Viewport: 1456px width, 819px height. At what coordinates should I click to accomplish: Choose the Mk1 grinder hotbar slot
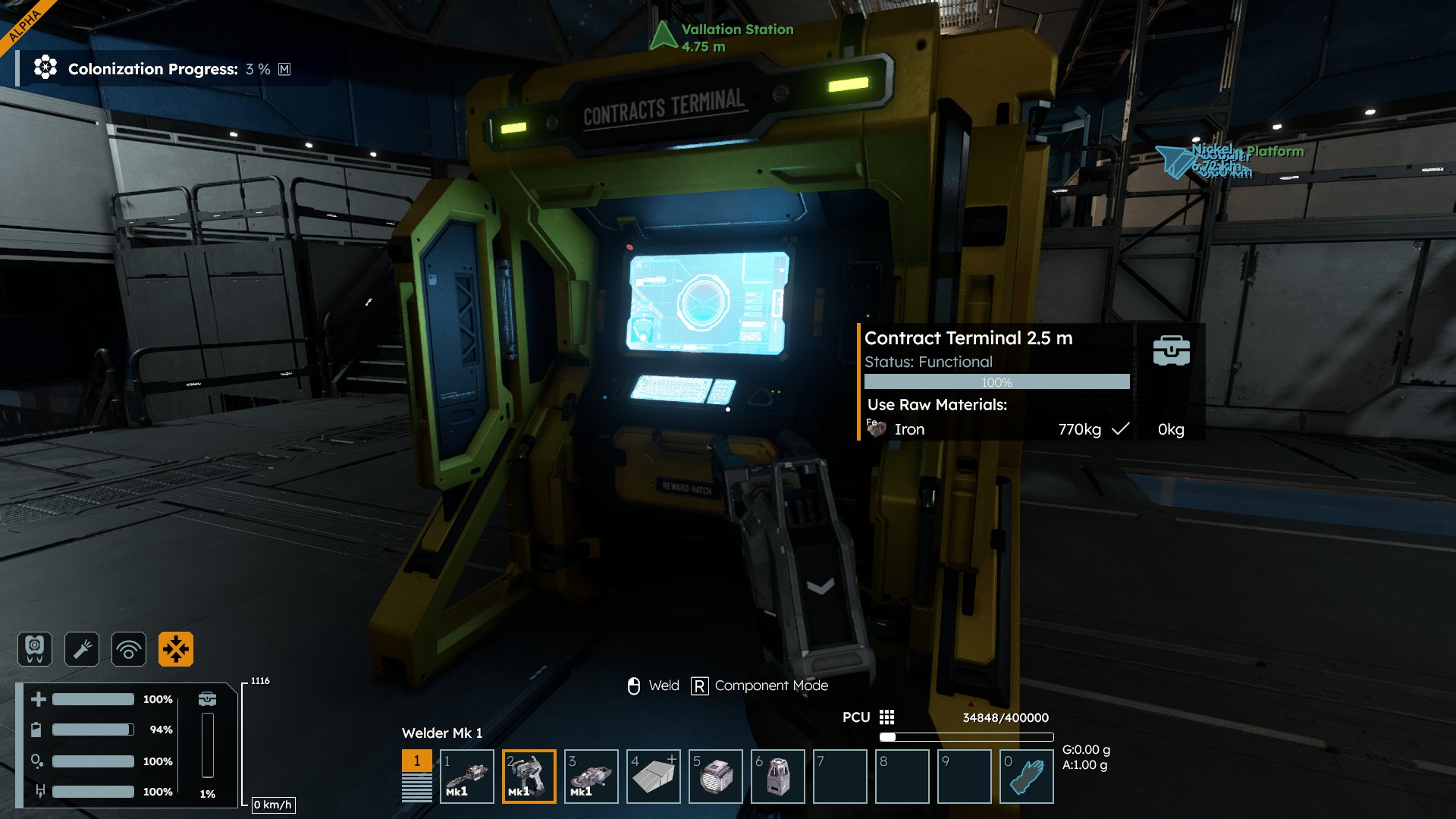coord(591,776)
